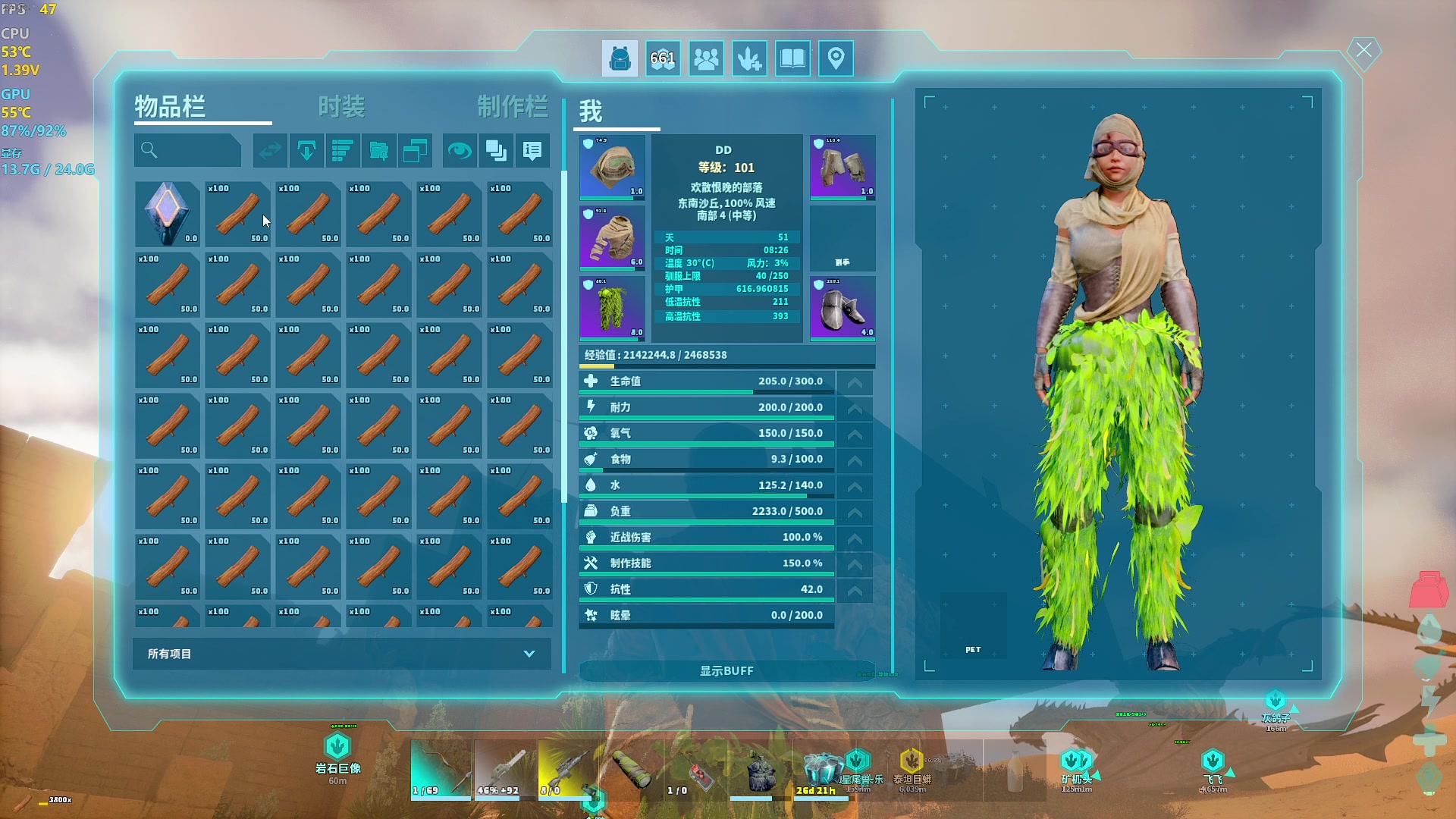Click the inventory search field
The image size is (1456, 819).
[x=188, y=151]
